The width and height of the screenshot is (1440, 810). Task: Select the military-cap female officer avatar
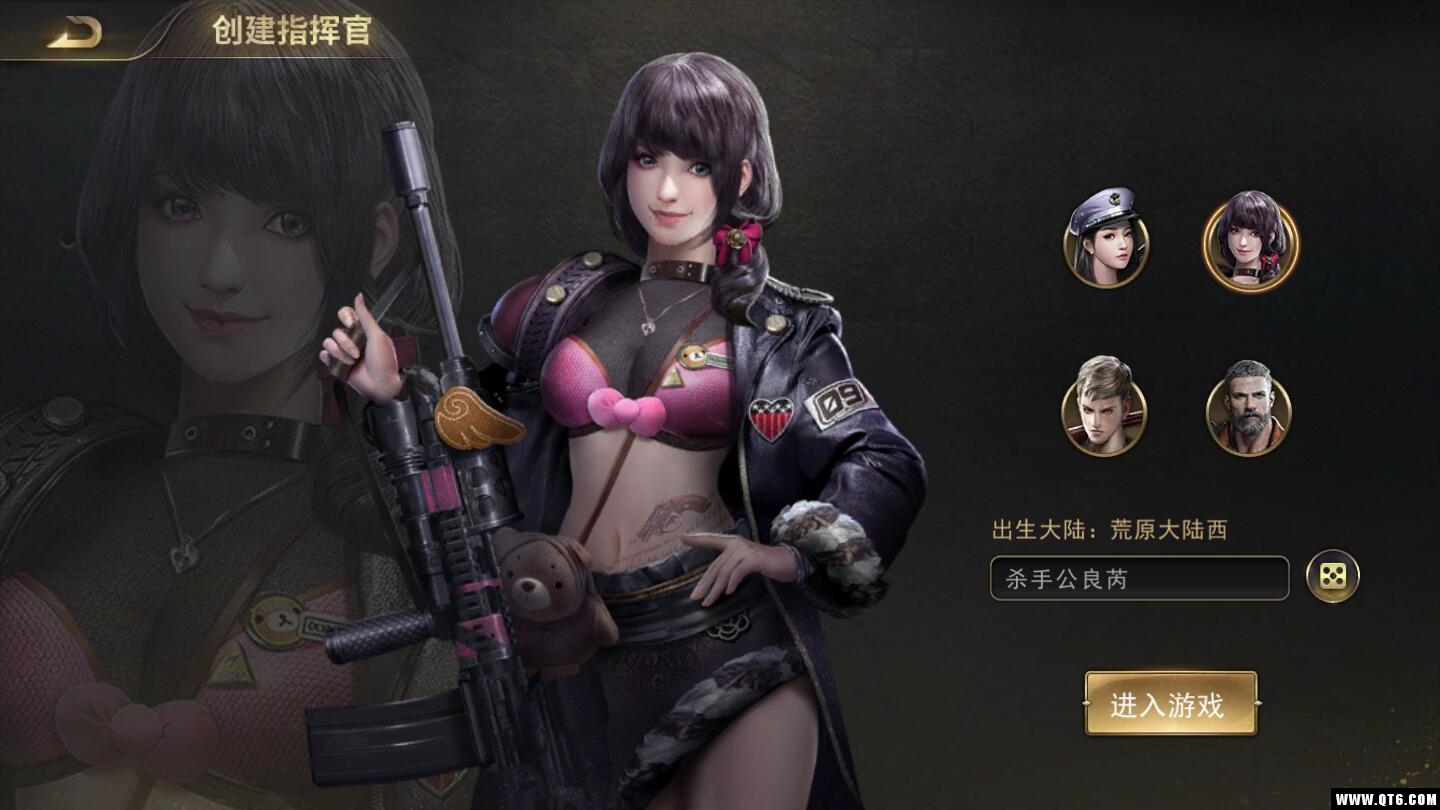(1104, 248)
